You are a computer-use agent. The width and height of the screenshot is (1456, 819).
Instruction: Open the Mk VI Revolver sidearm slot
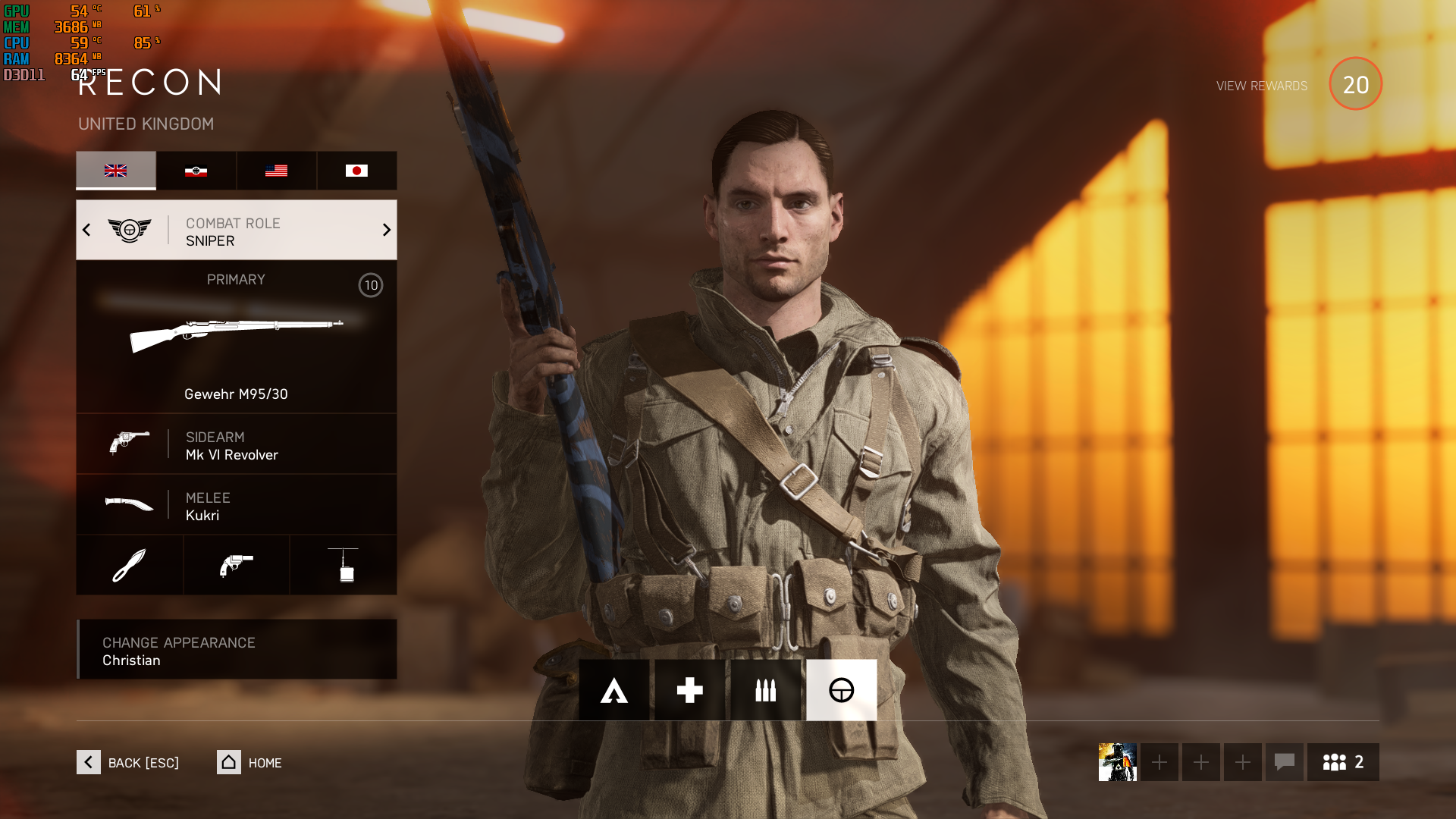236,444
